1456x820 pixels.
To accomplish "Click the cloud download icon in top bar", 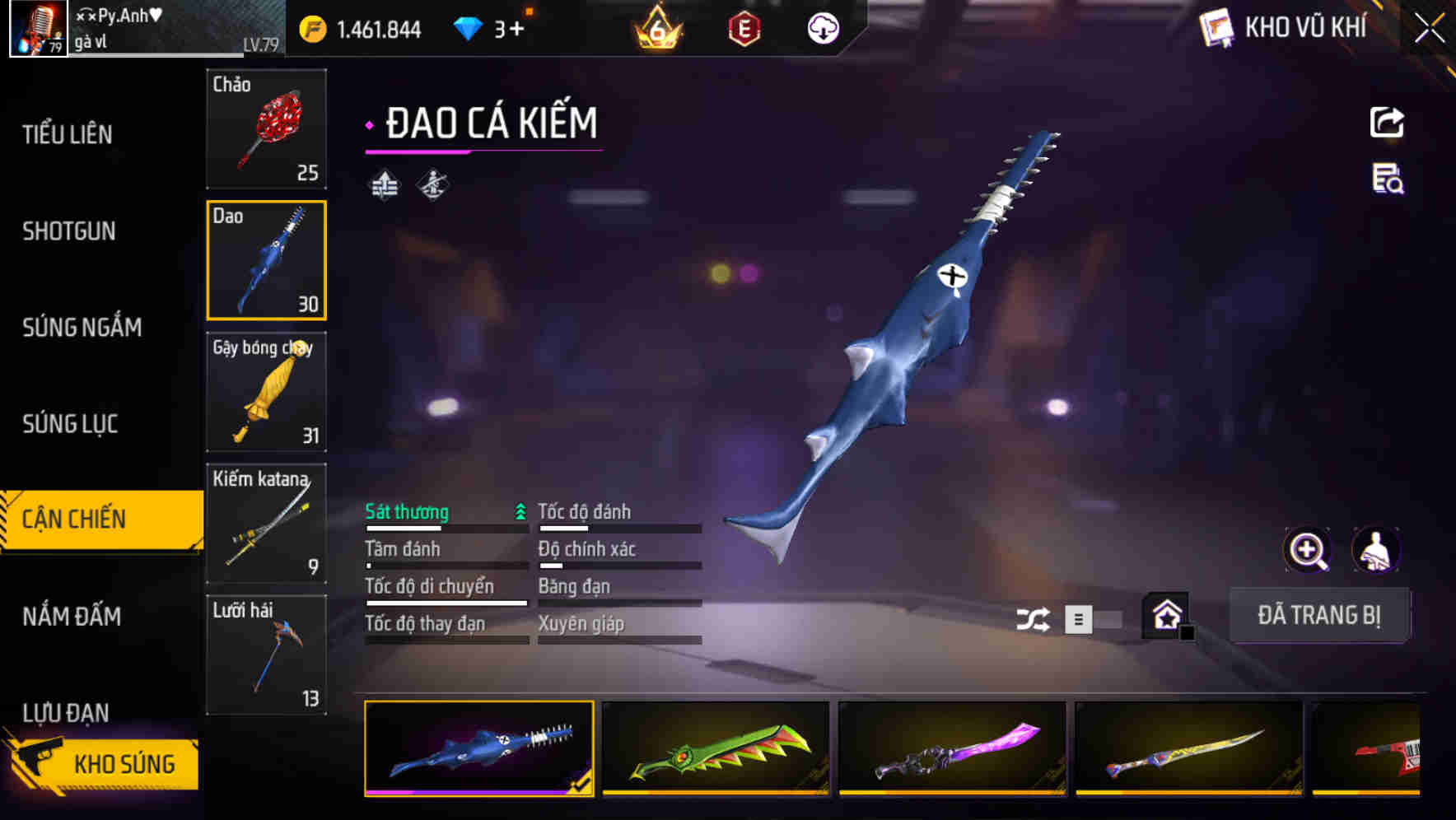I will coord(821,27).
